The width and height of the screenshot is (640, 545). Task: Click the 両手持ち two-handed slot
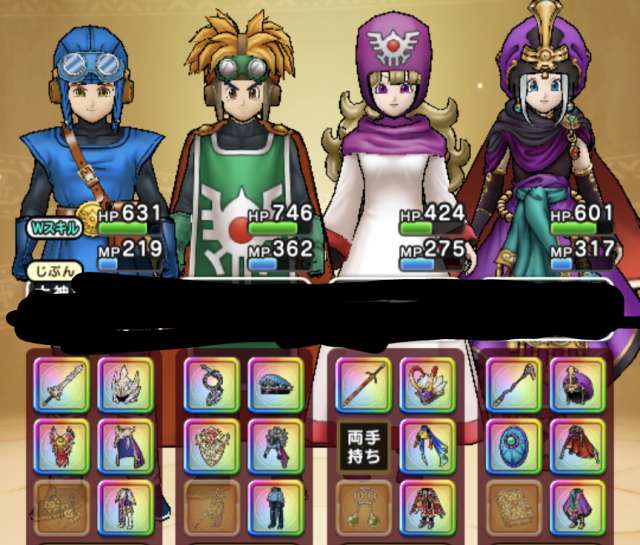pyautogui.click(x=363, y=445)
